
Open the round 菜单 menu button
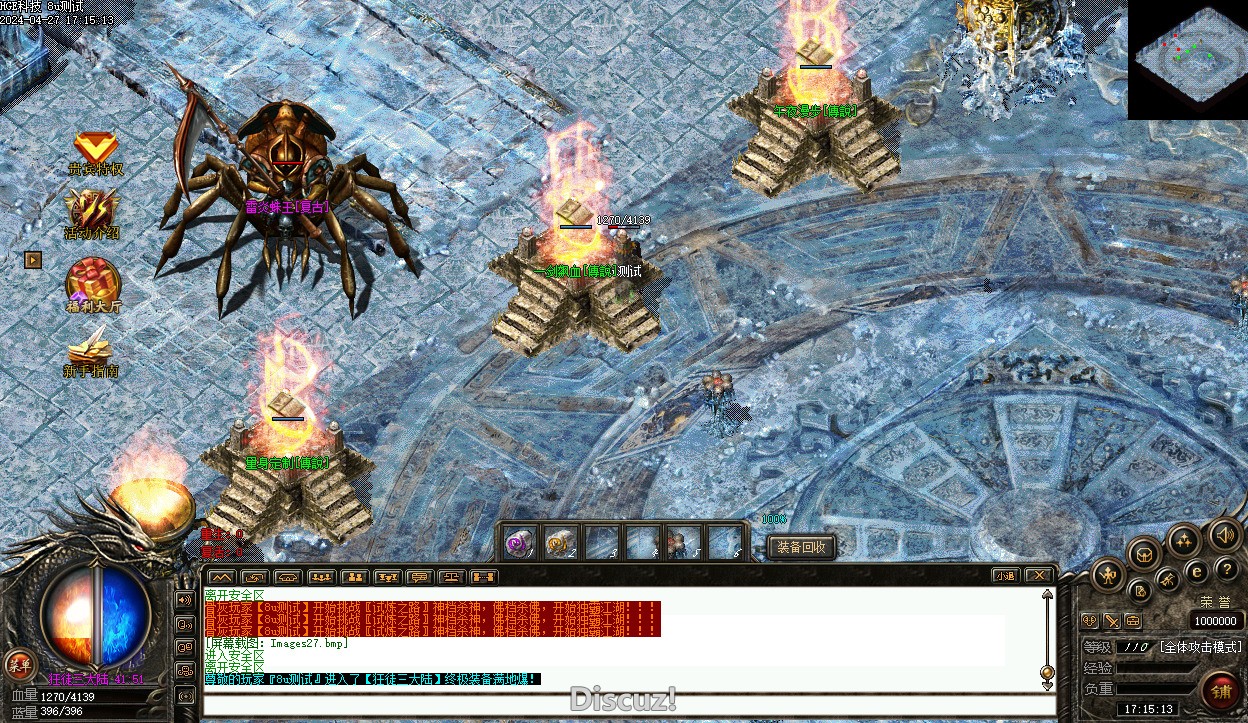point(19,663)
